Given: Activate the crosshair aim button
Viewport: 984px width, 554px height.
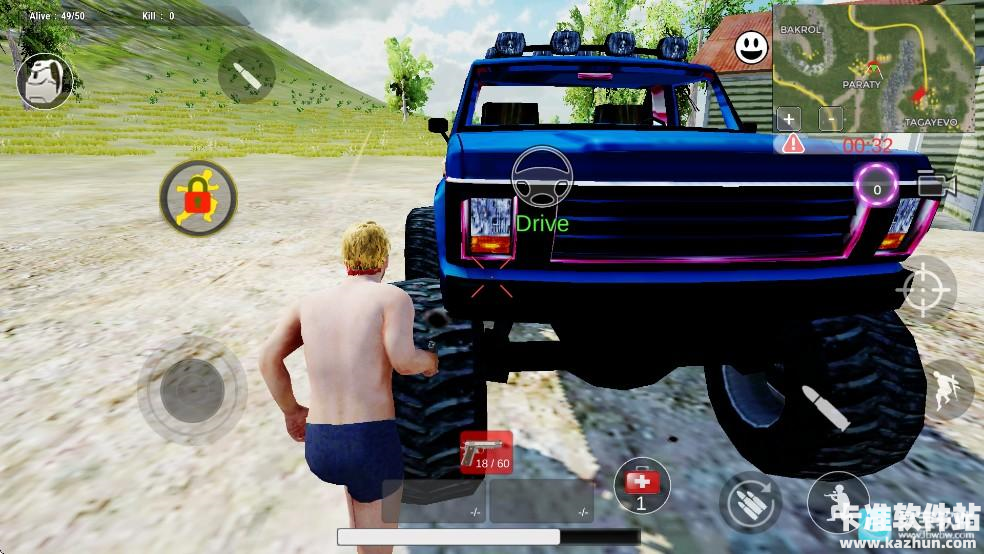Looking at the screenshot, I should pyautogui.click(x=926, y=289).
